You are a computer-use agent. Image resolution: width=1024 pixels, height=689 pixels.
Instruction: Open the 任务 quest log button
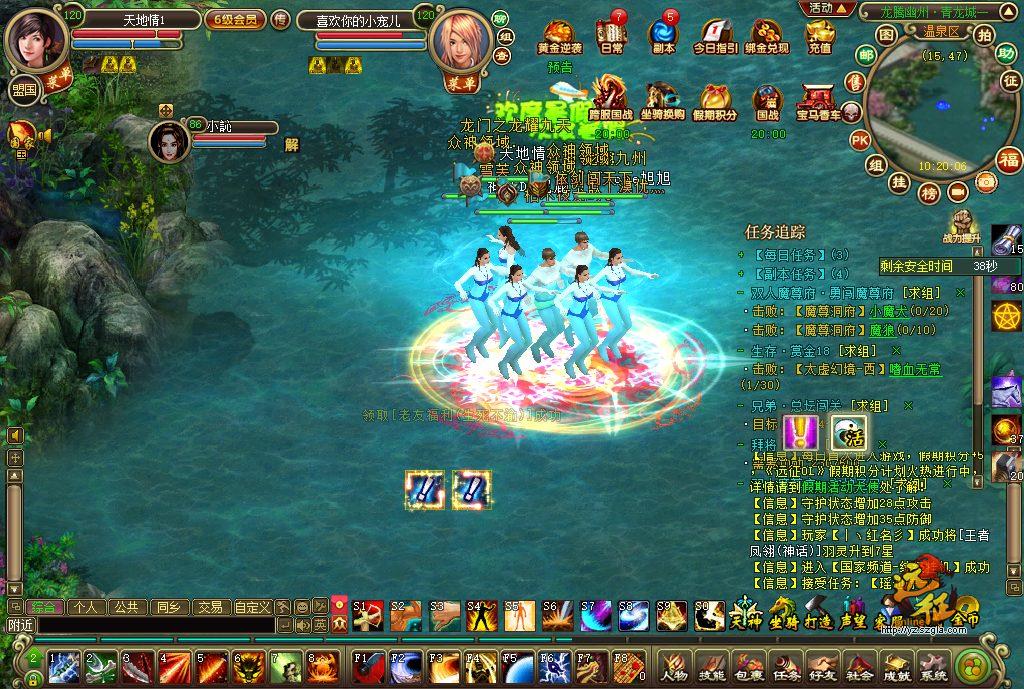tap(788, 665)
